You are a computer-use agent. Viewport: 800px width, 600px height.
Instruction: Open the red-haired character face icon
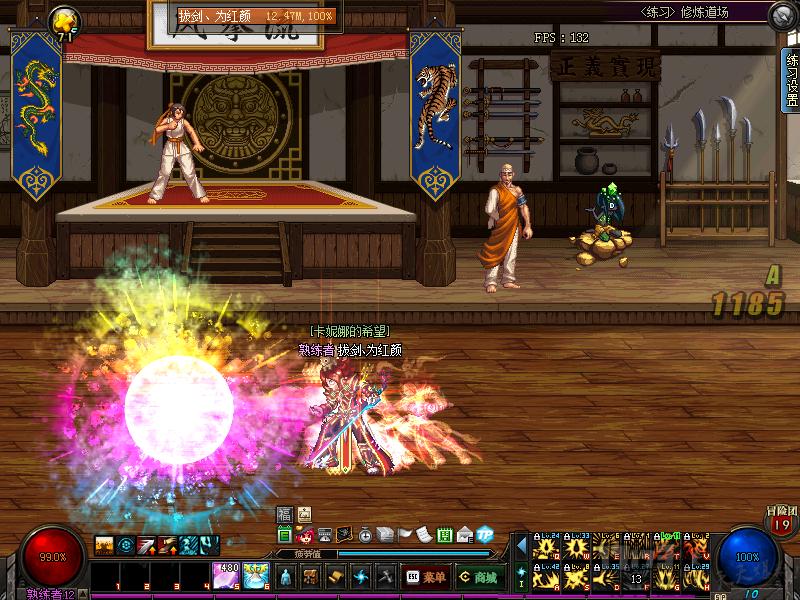(x=305, y=535)
